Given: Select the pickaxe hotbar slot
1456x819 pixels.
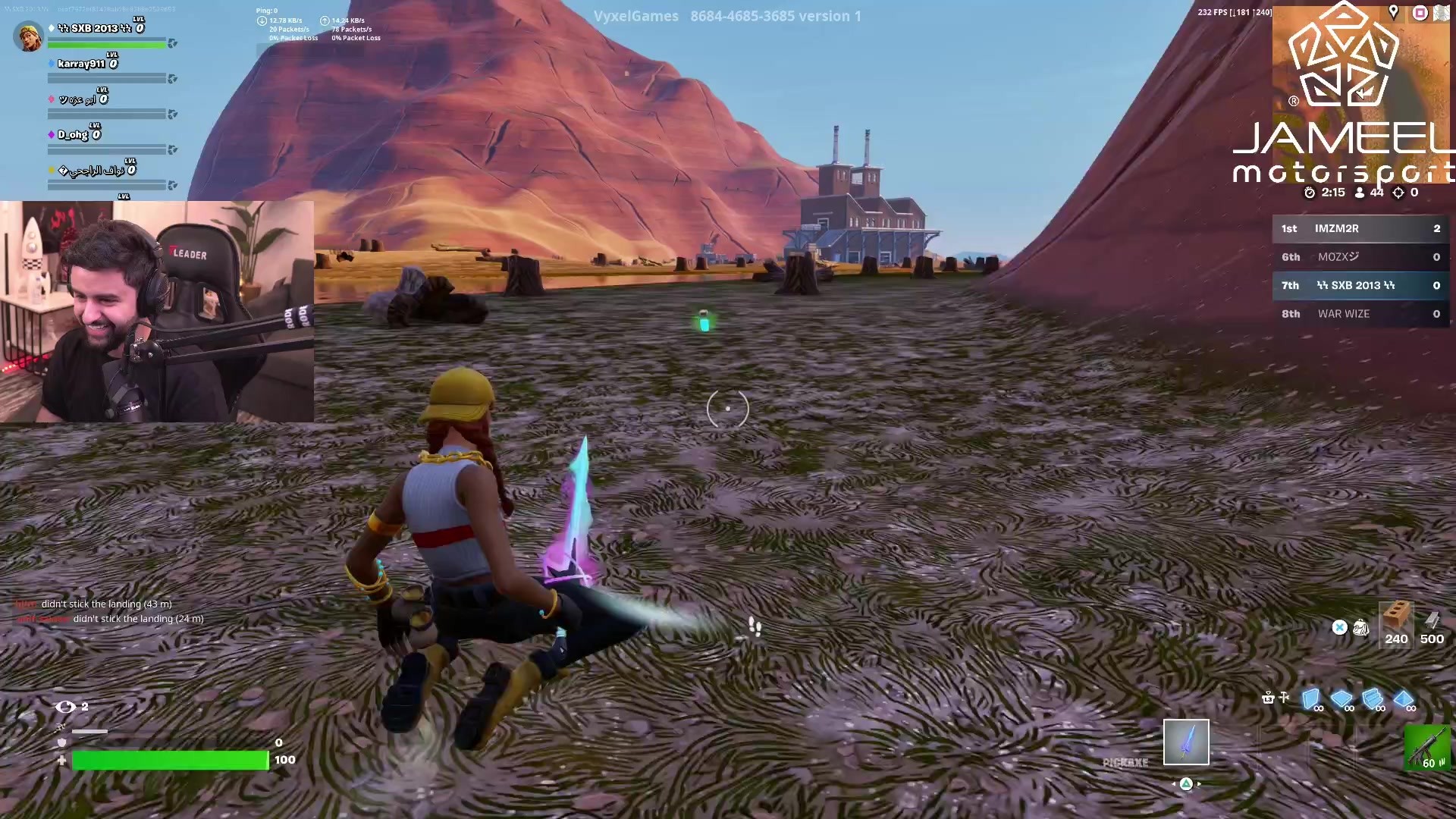Looking at the screenshot, I should pyautogui.click(x=1186, y=742).
